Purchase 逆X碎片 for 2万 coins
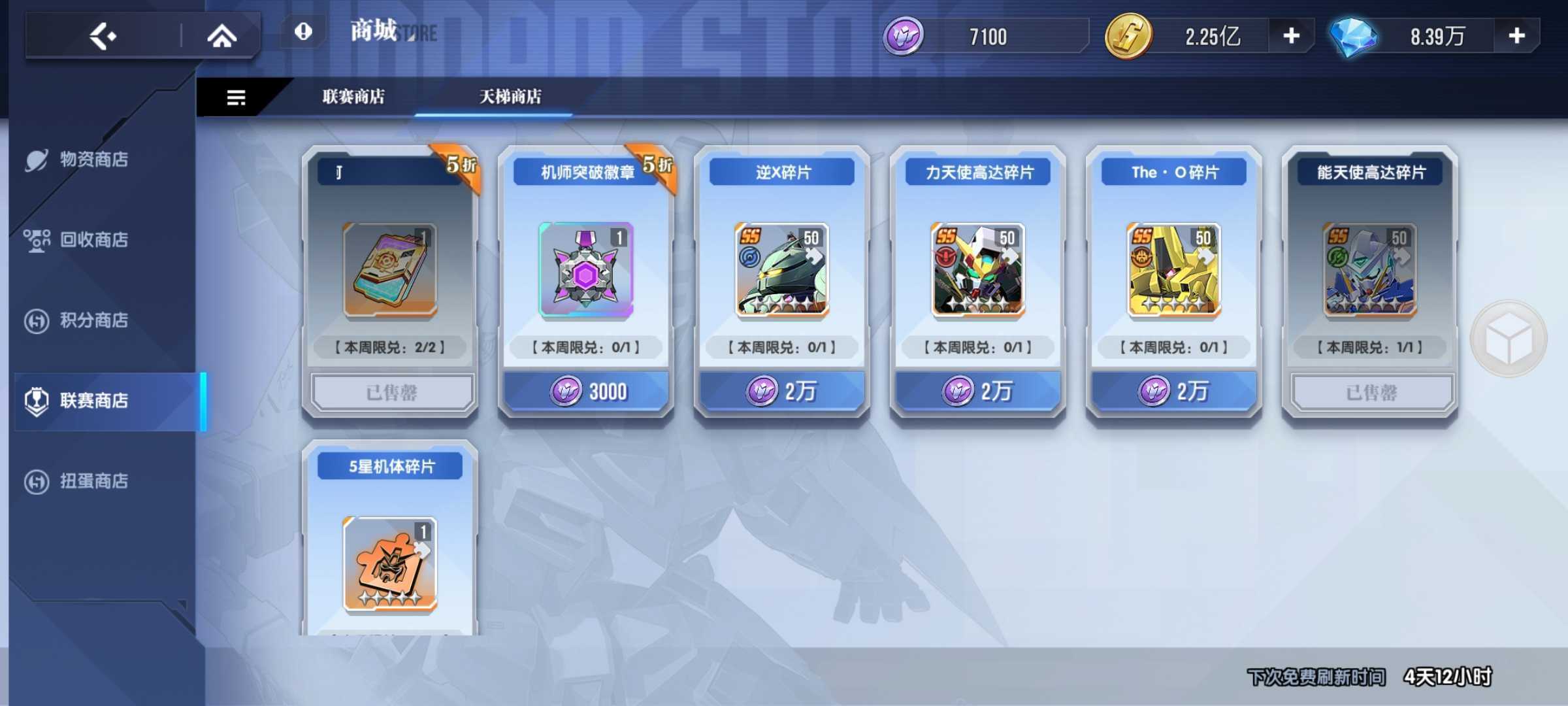Viewport: 1568px width, 706px height. [x=781, y=390]
